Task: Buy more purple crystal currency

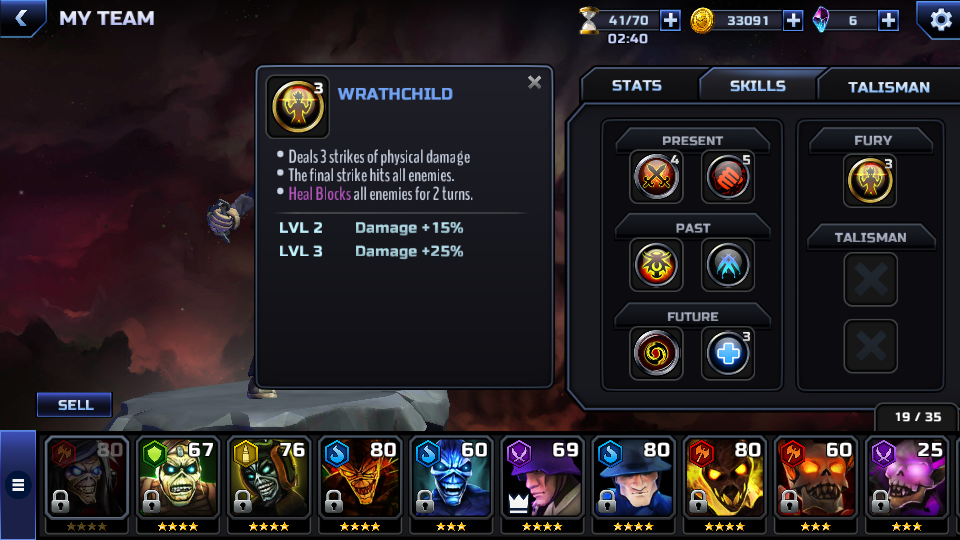Action: [x=888, y=20]
